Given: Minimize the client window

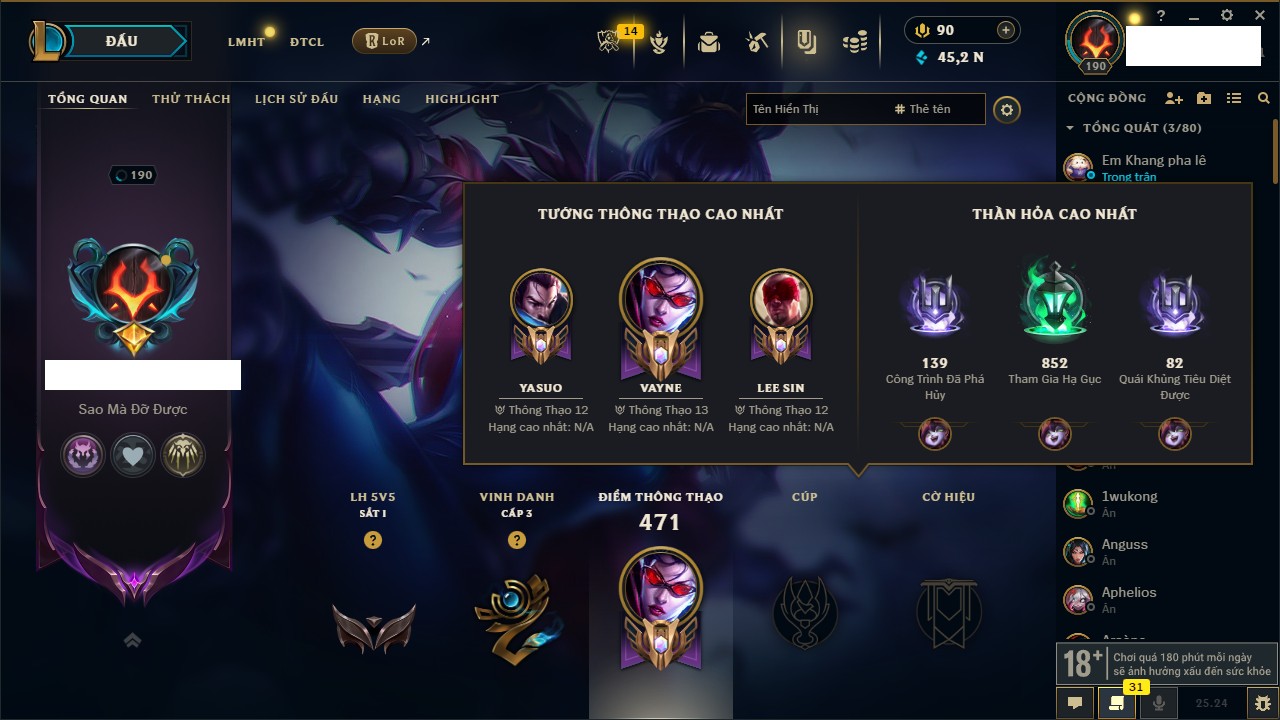Looking at the screenshot, I should click(1194, 16).
